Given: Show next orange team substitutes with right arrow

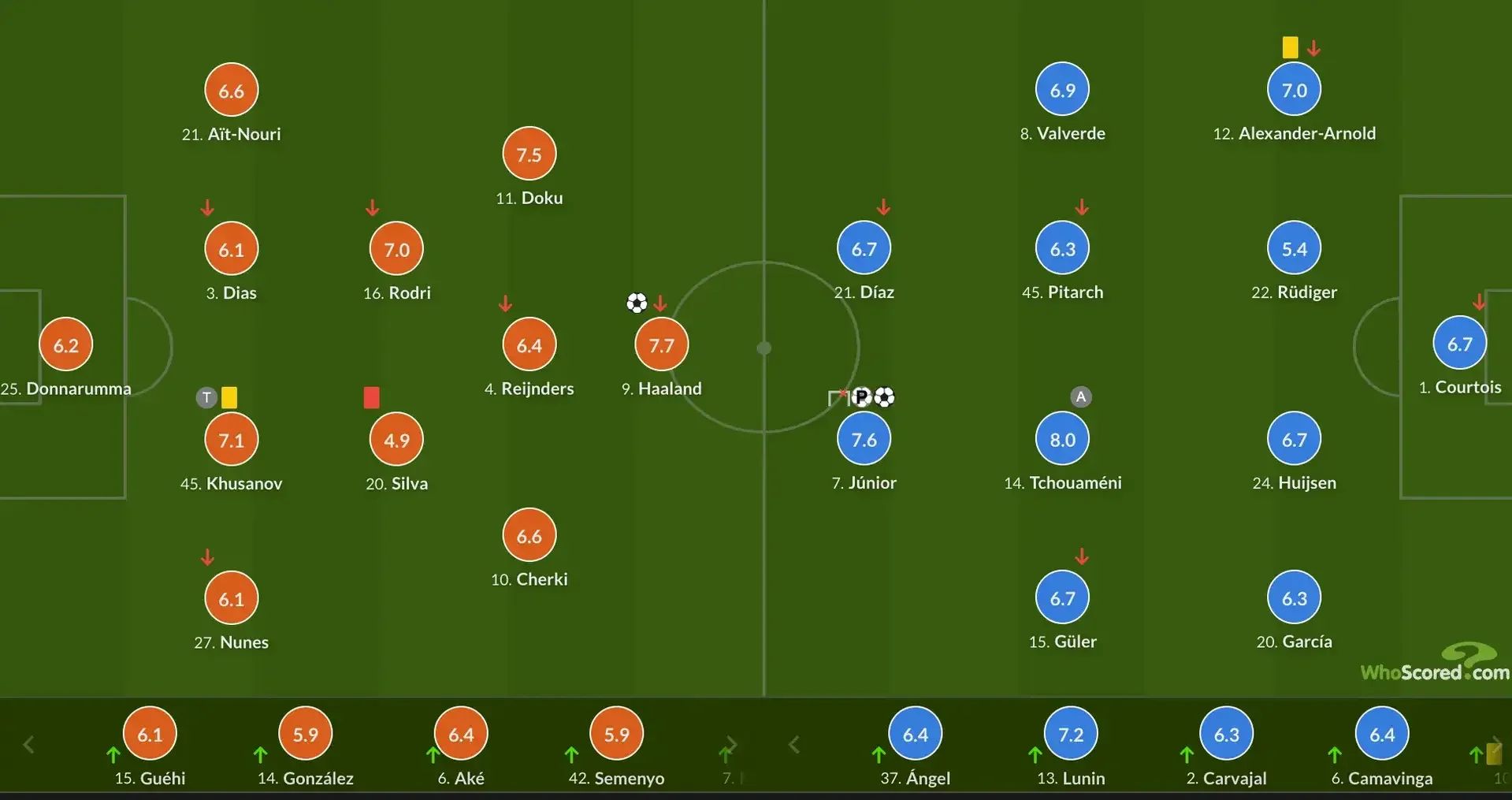Looking at the screenshot, I should pyautogui.click(x=731, y=744).
